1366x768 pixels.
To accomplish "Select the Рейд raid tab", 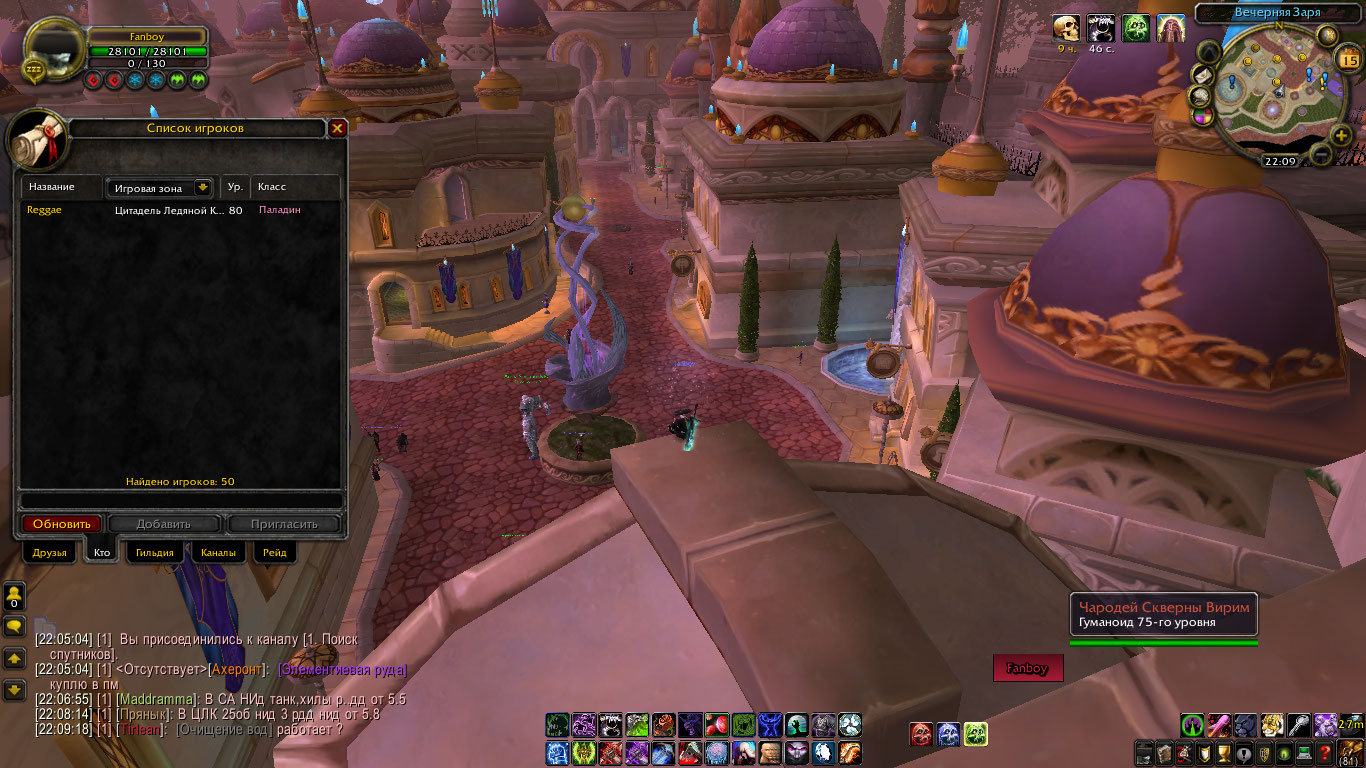I will (x=275, y=553).
